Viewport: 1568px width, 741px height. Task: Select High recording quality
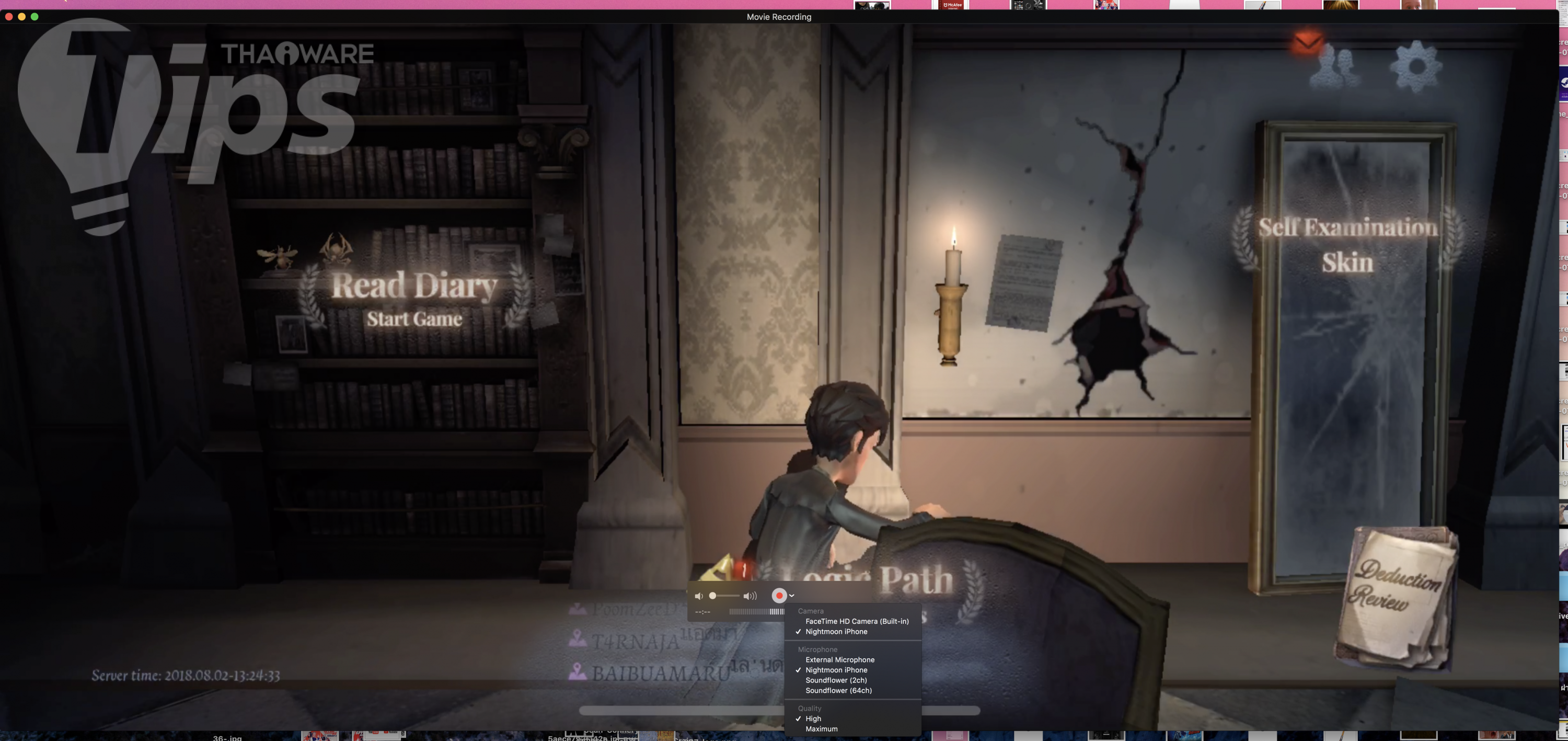click(813, 719)
